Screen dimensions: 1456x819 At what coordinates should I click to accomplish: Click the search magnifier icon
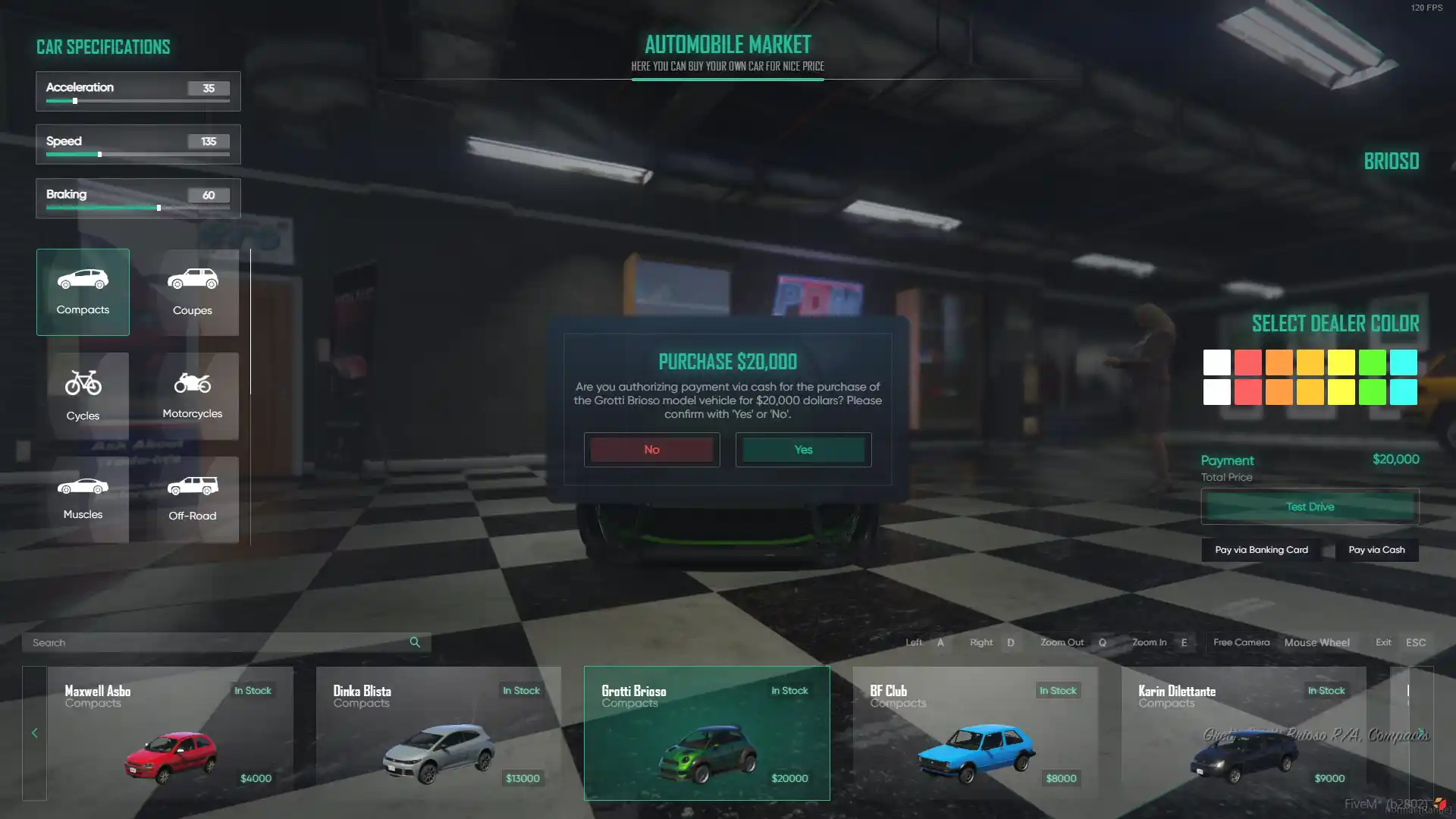[415, 642]
